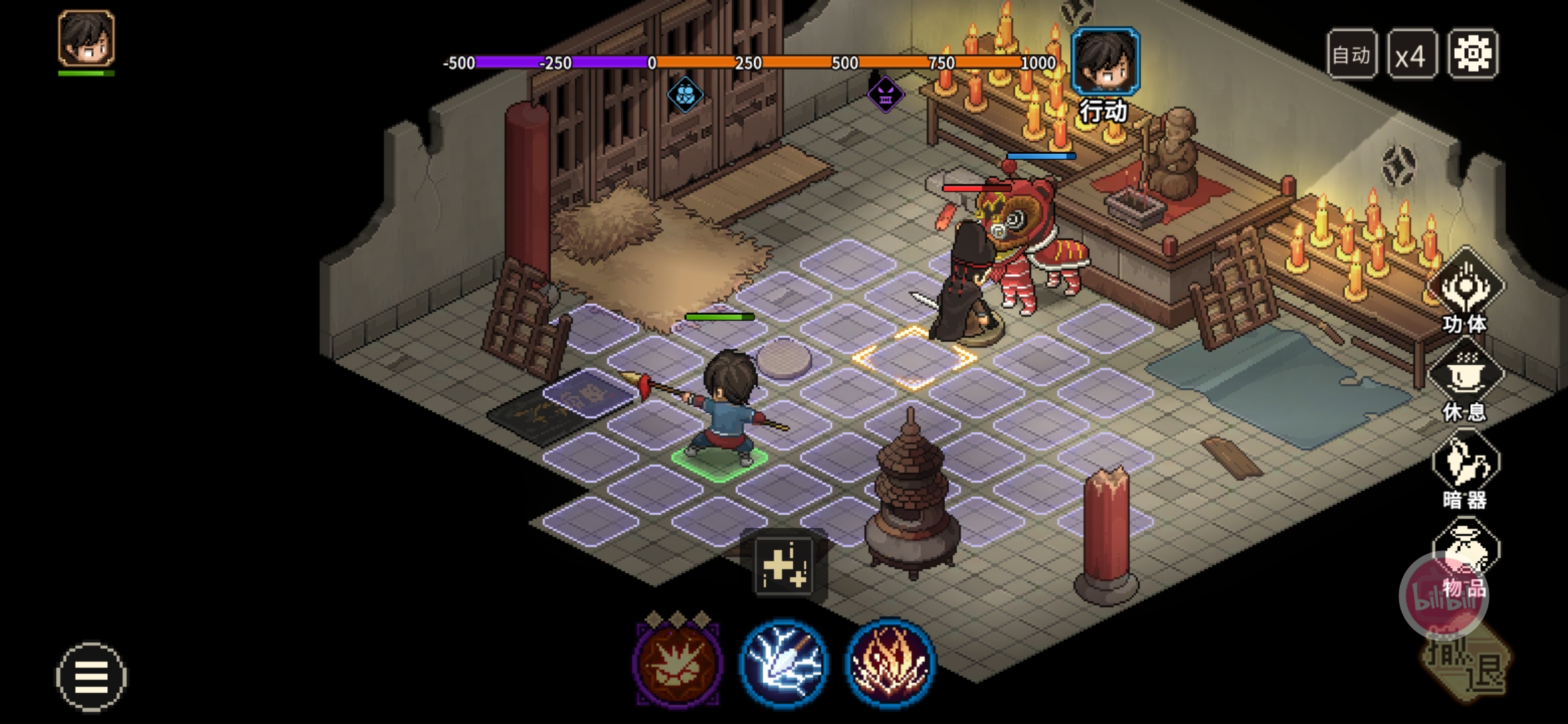Open the 功体 martial stance menu
Viewport: 1568px width, 724px height.
coord(1465,290)
